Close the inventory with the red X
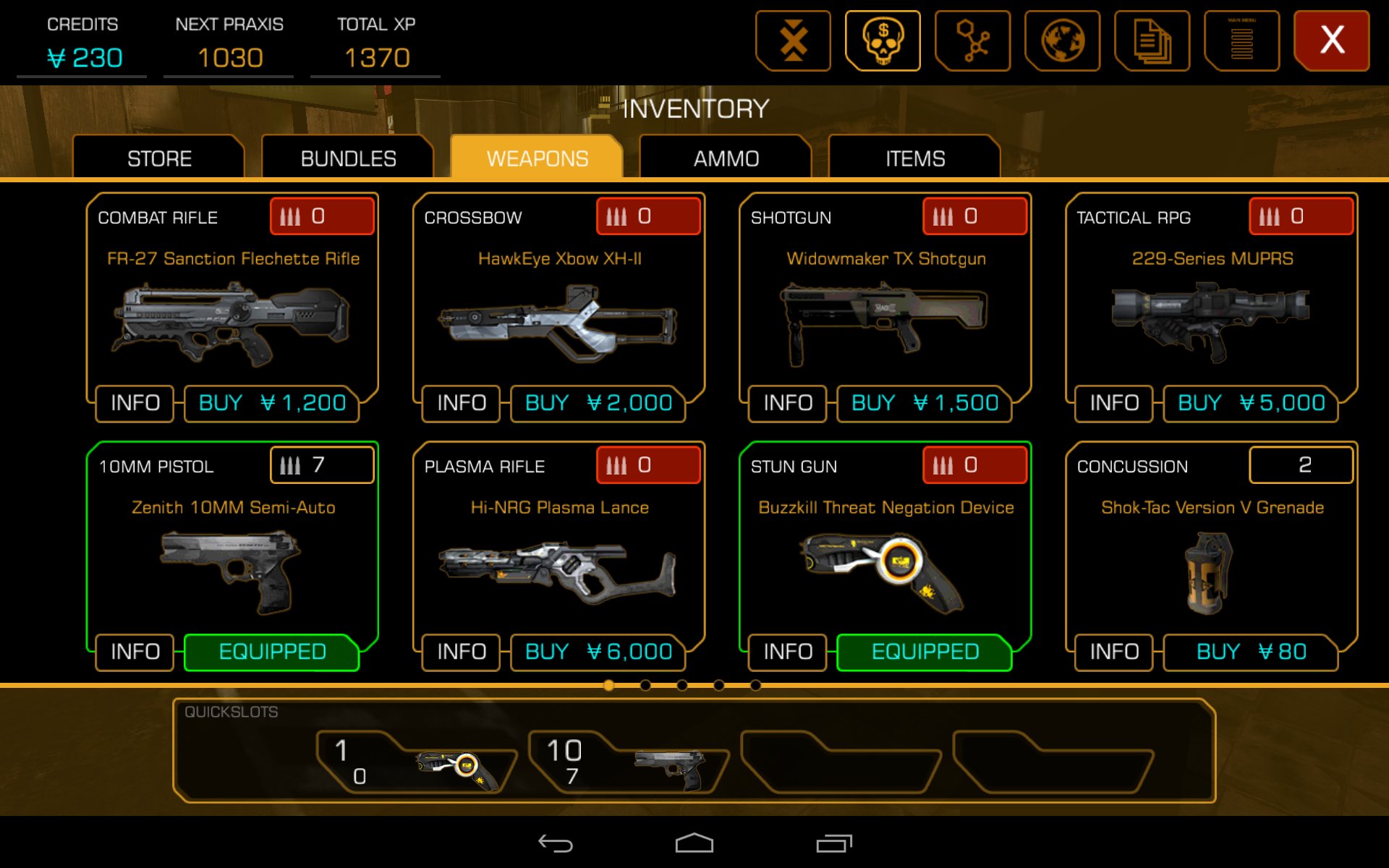 1331,41
